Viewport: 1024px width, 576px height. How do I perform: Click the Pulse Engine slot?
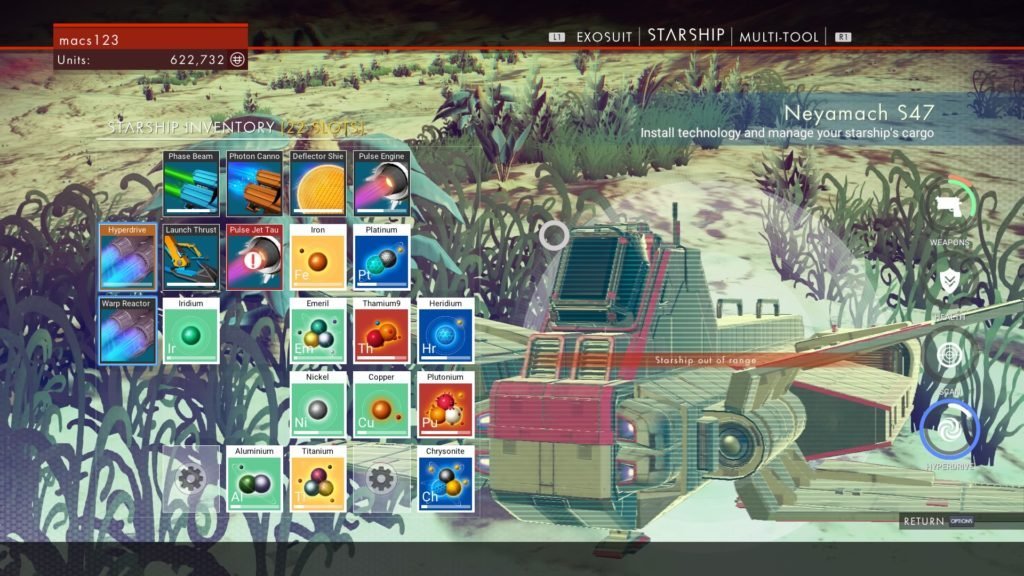[x=382, y=184]
